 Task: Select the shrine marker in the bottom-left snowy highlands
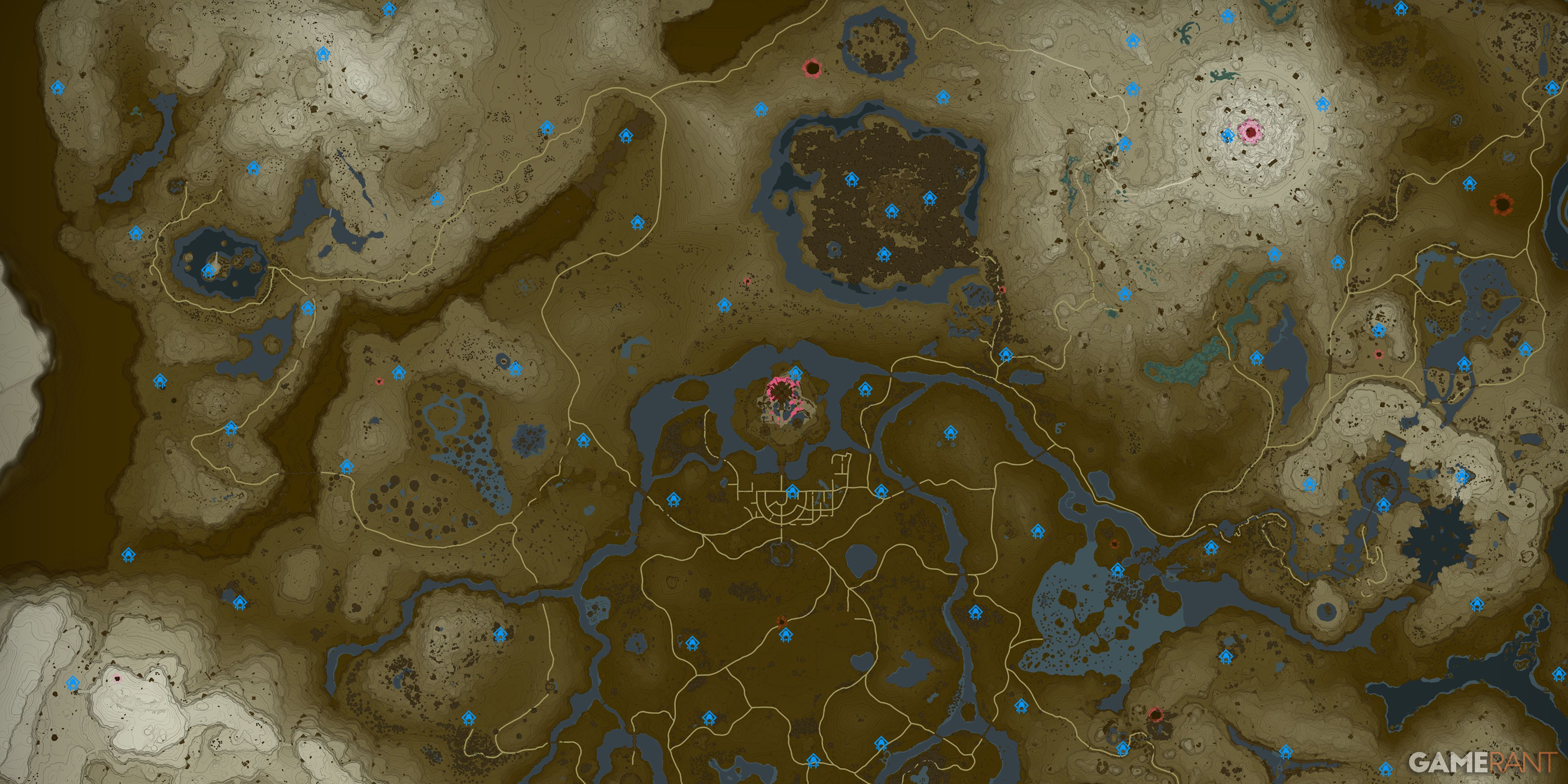(73, 682)
